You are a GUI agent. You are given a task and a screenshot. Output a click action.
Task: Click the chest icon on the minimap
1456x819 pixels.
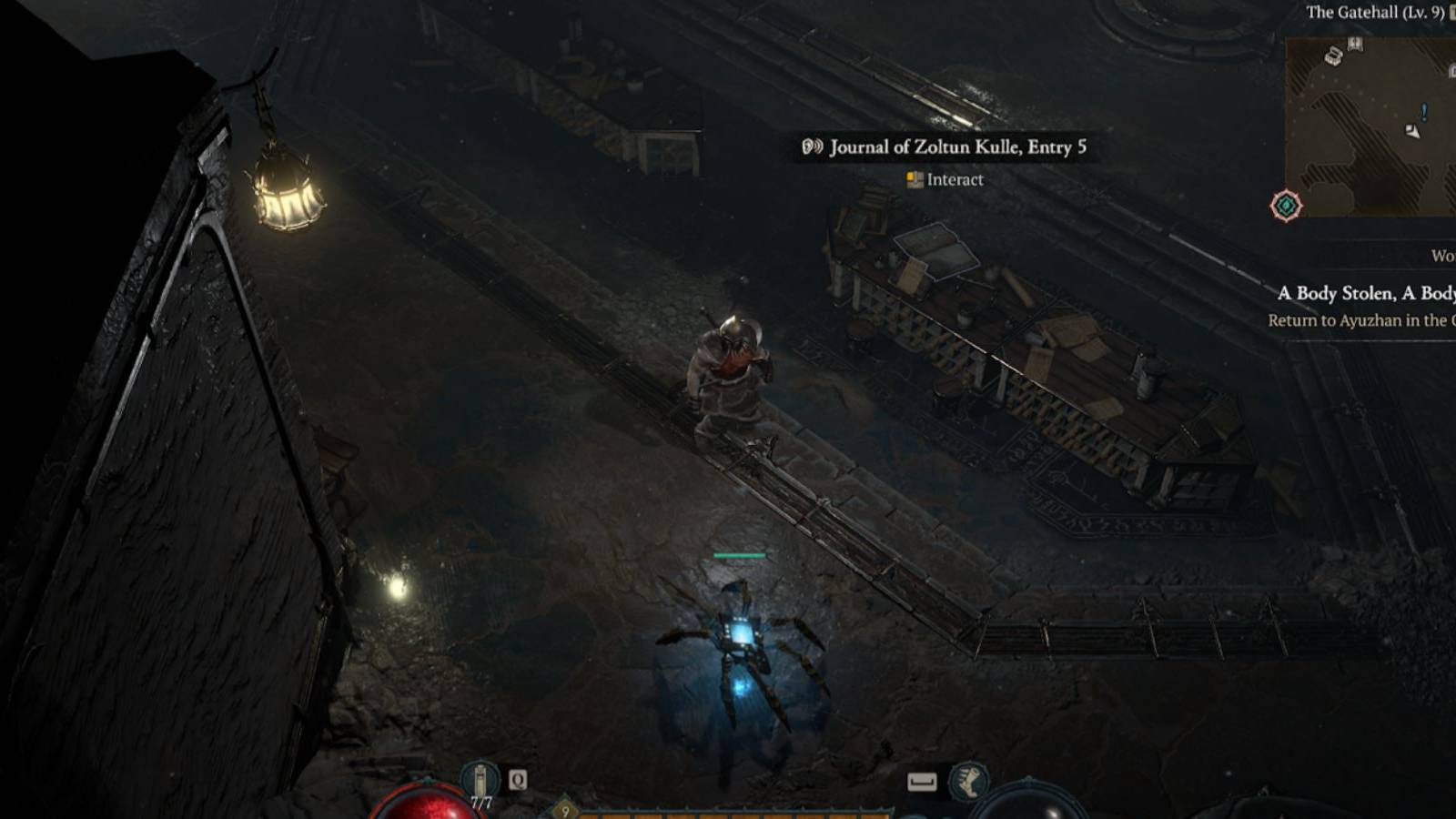[x=1333, y=56]
